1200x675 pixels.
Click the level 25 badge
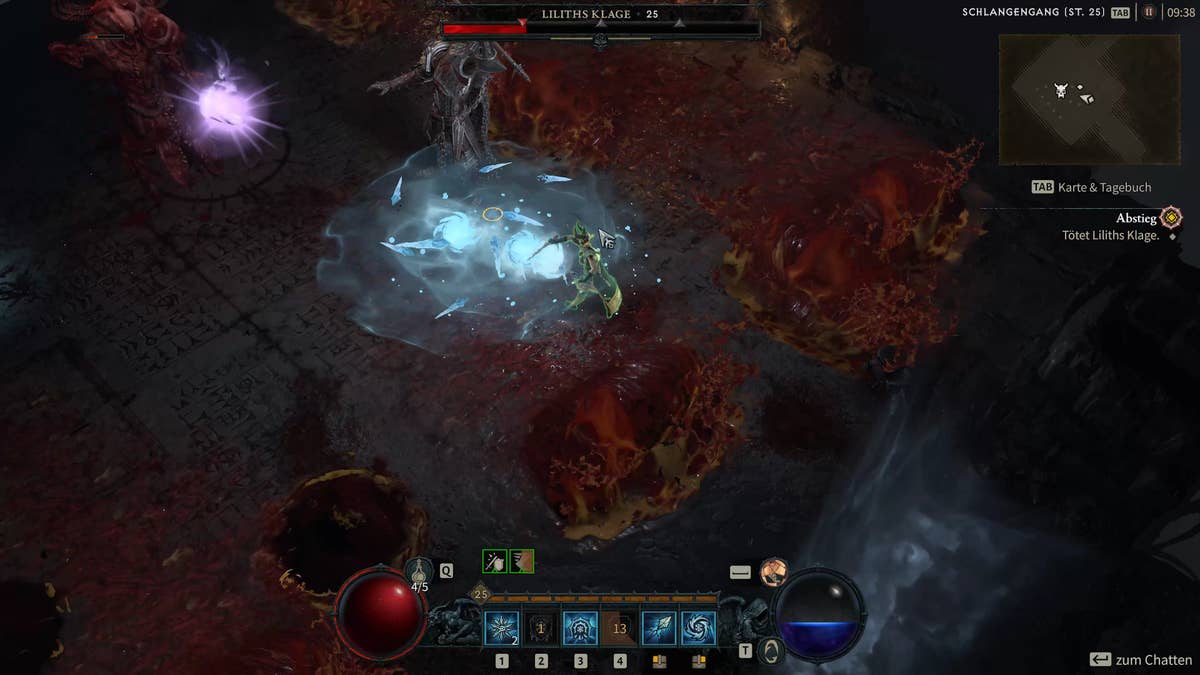[480, 594]
